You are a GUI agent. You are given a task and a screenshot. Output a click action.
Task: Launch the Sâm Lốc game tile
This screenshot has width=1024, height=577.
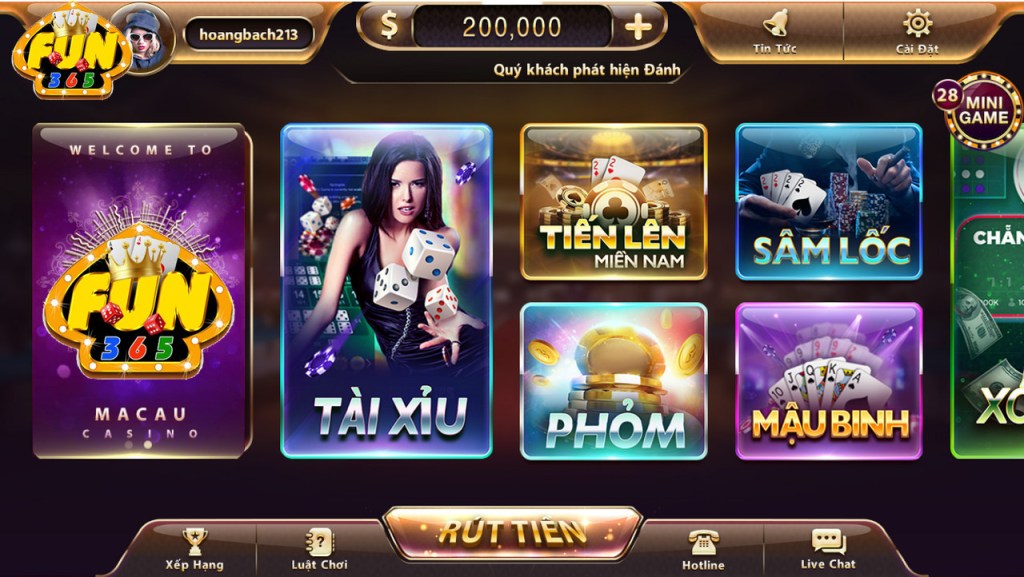tap(828, 201)
